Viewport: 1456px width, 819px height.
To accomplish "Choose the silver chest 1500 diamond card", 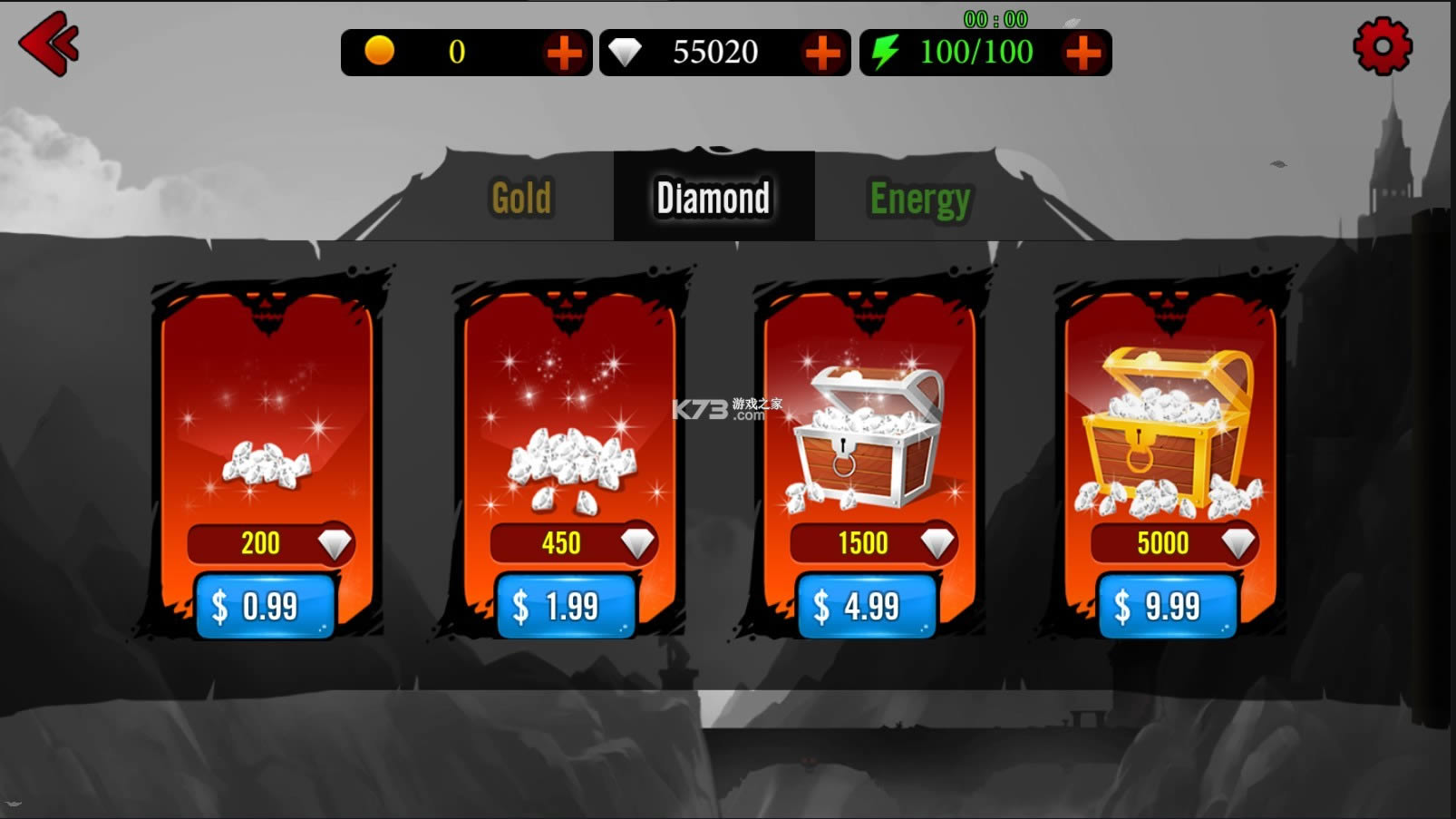I will click(x=869, y=435).
